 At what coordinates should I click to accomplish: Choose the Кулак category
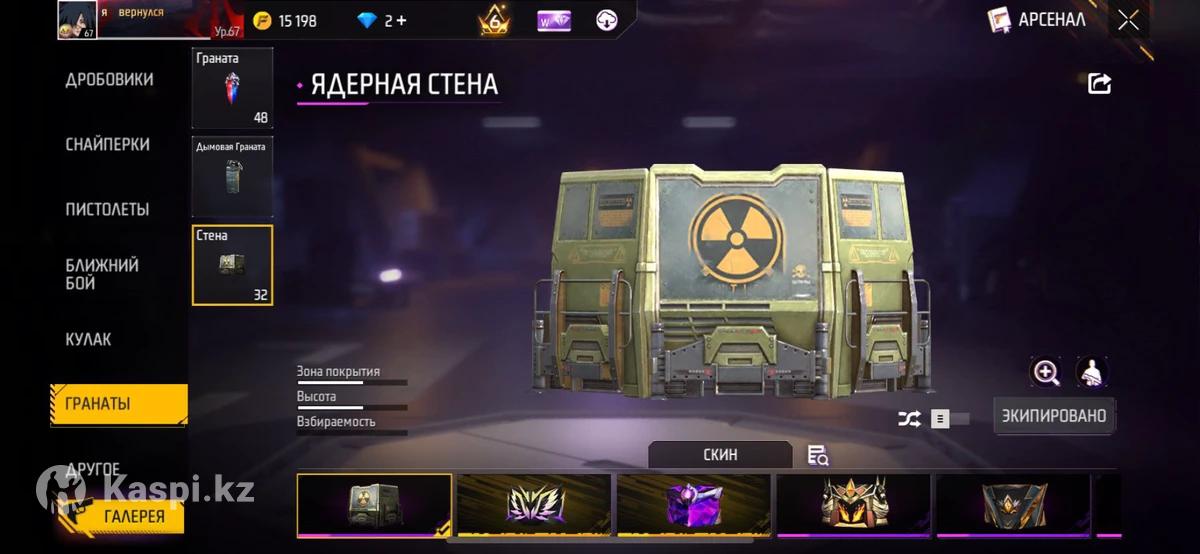coord(89,340)
